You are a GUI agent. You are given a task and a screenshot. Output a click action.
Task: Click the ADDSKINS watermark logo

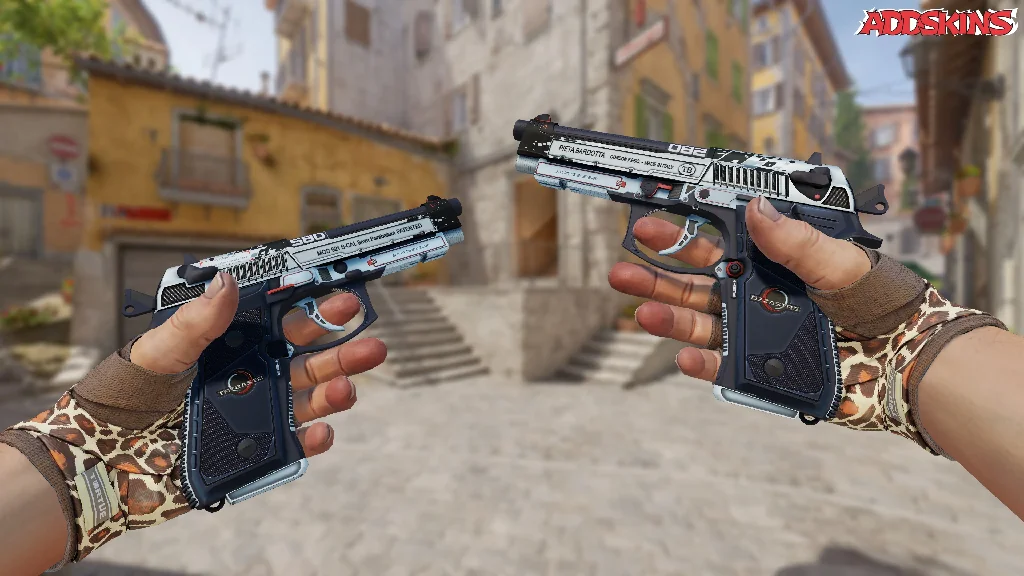pyautogui.click(x=935, y=23)
